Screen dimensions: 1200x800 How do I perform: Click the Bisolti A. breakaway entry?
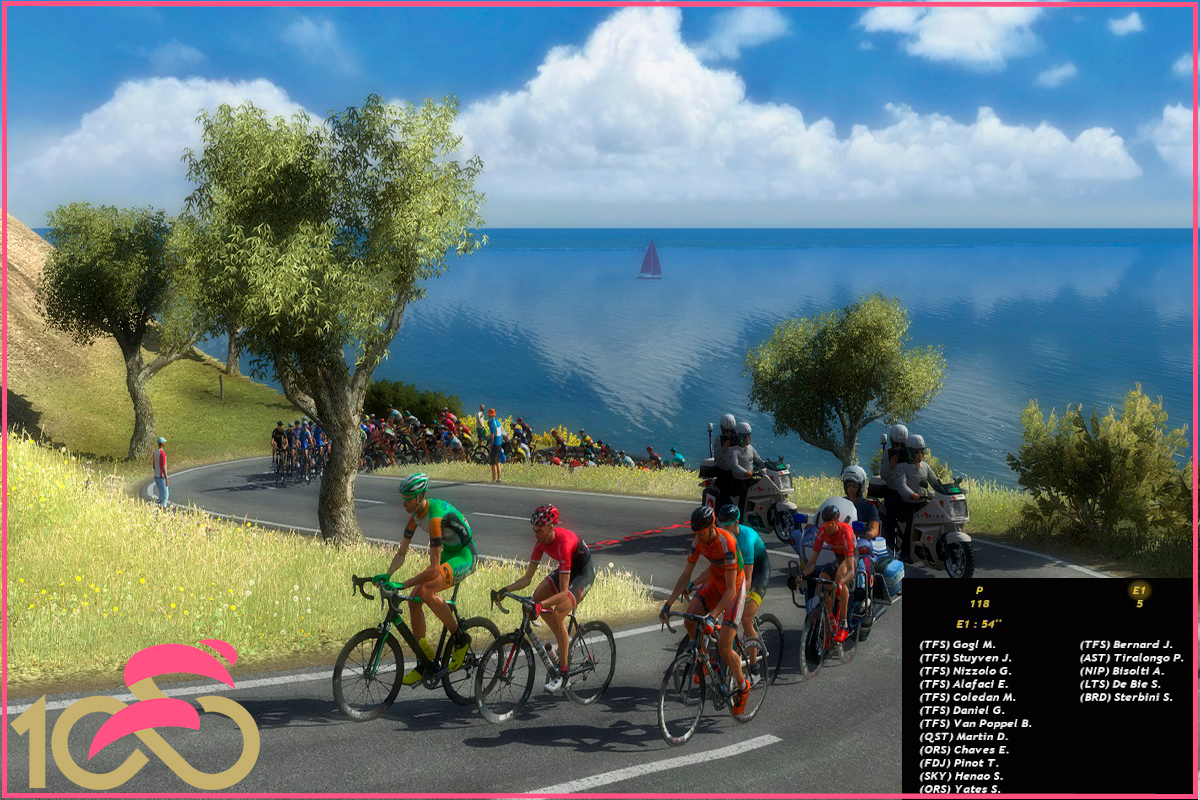click(x=1122, y=671)
